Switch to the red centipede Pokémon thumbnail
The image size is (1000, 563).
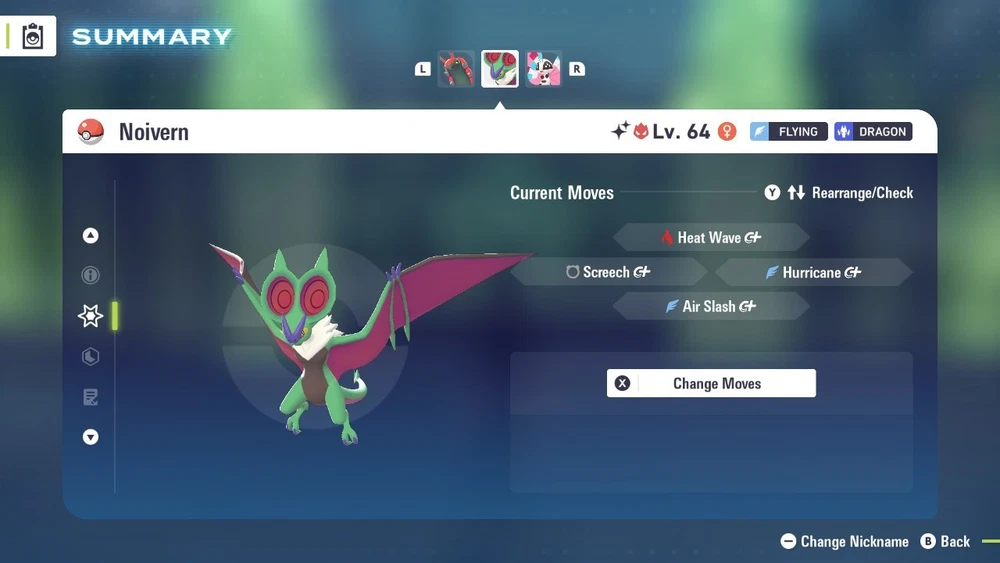[456, 69]
